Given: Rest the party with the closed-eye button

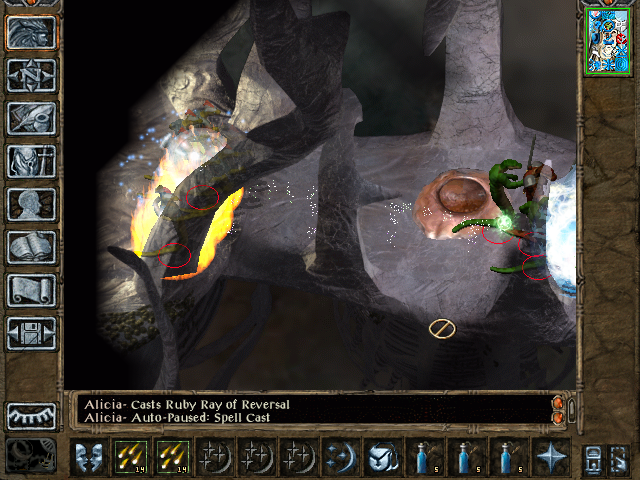Looking at the screenshot, I should [31, 414].
